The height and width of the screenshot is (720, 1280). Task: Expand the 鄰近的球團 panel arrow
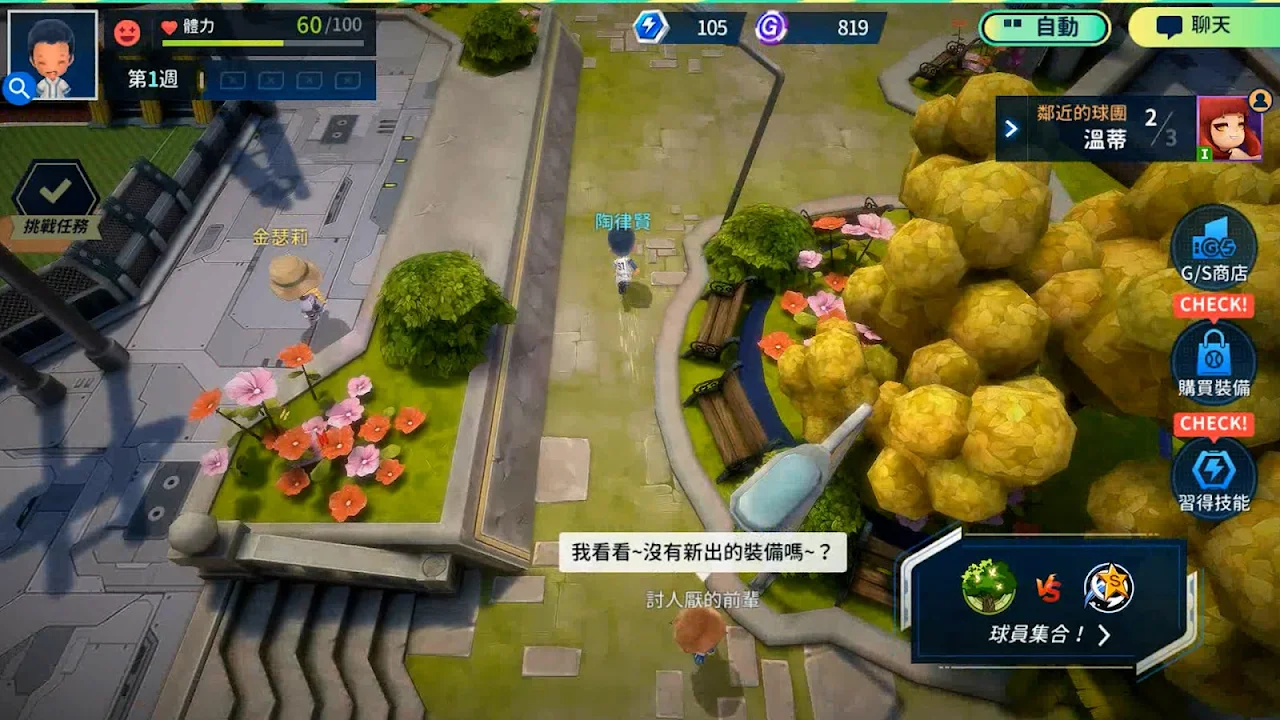1011,128
